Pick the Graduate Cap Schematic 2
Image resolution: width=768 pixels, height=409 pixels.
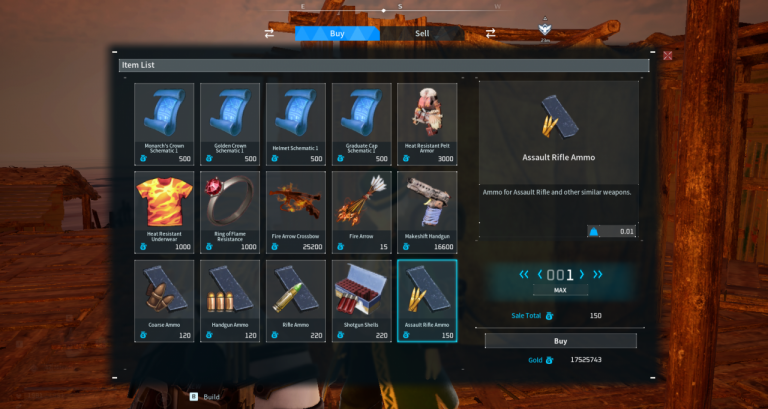(362, 124)
